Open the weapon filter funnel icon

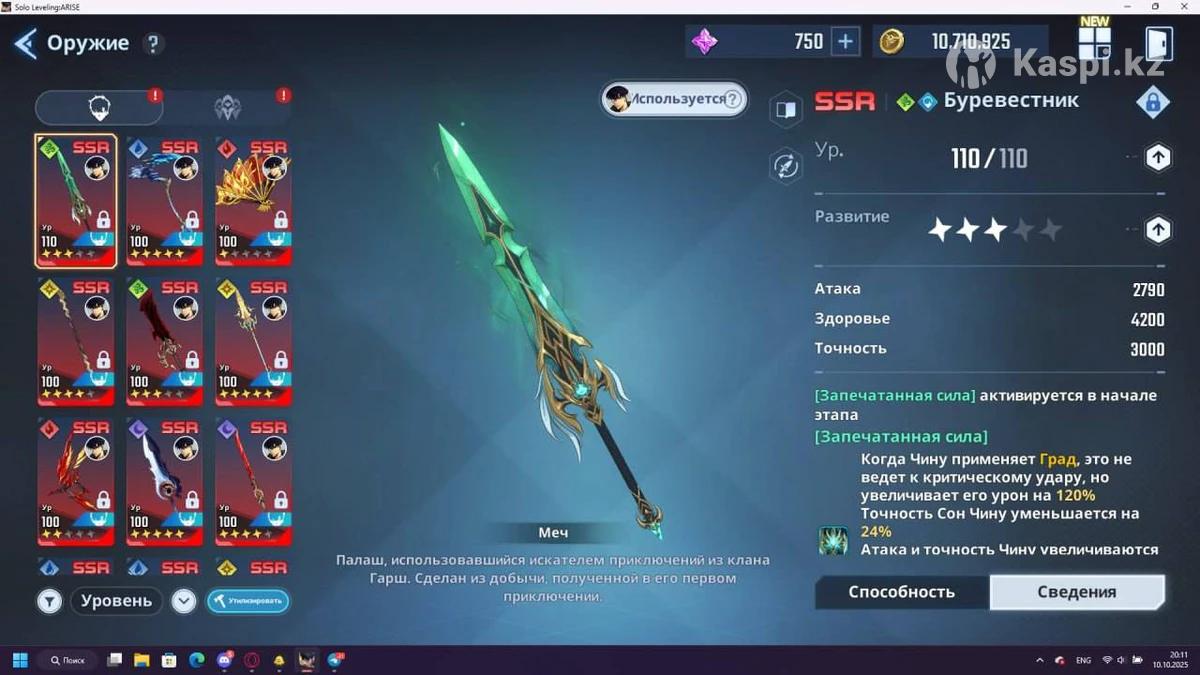click(x=50, y=601)
